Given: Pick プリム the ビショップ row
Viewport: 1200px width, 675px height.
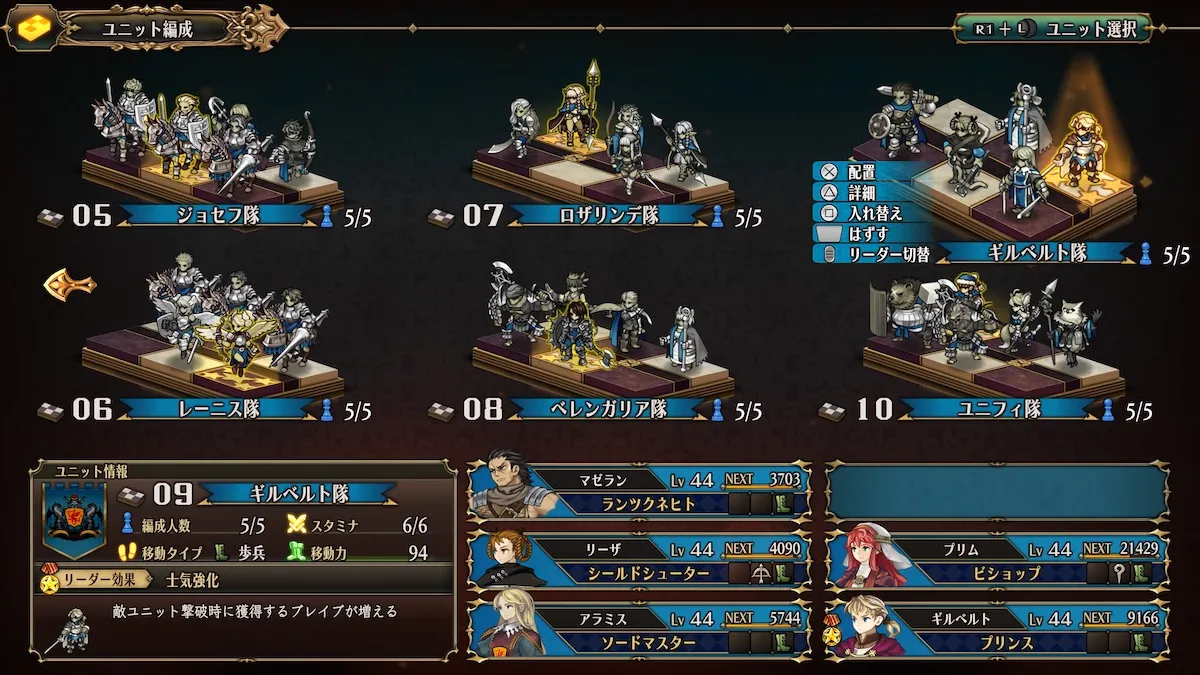Looking at the screenshot, I should [997, 561].
